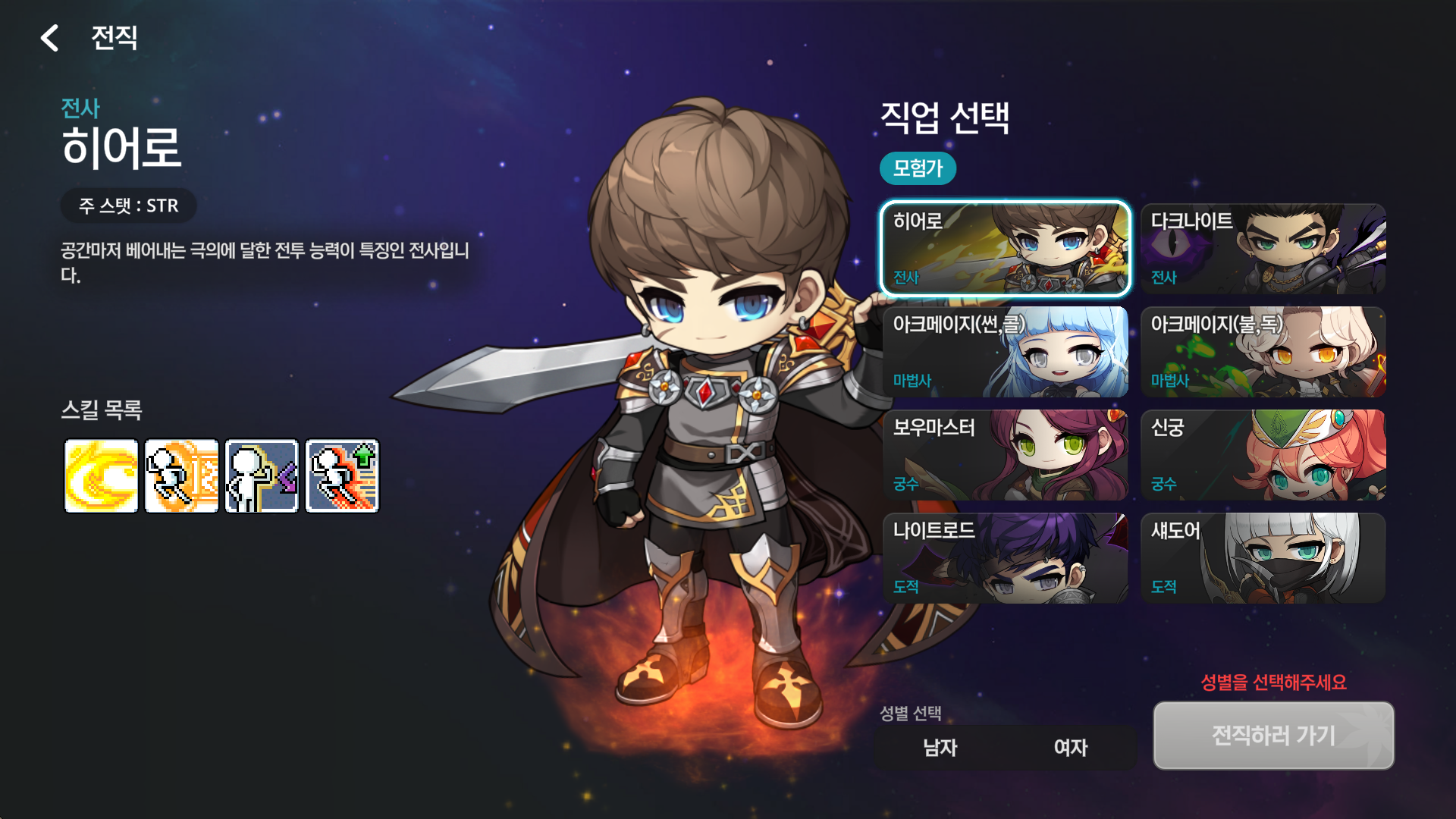Select 여자 gender option
Screen dimensions: 1456x819
(x=1071, y=748)
